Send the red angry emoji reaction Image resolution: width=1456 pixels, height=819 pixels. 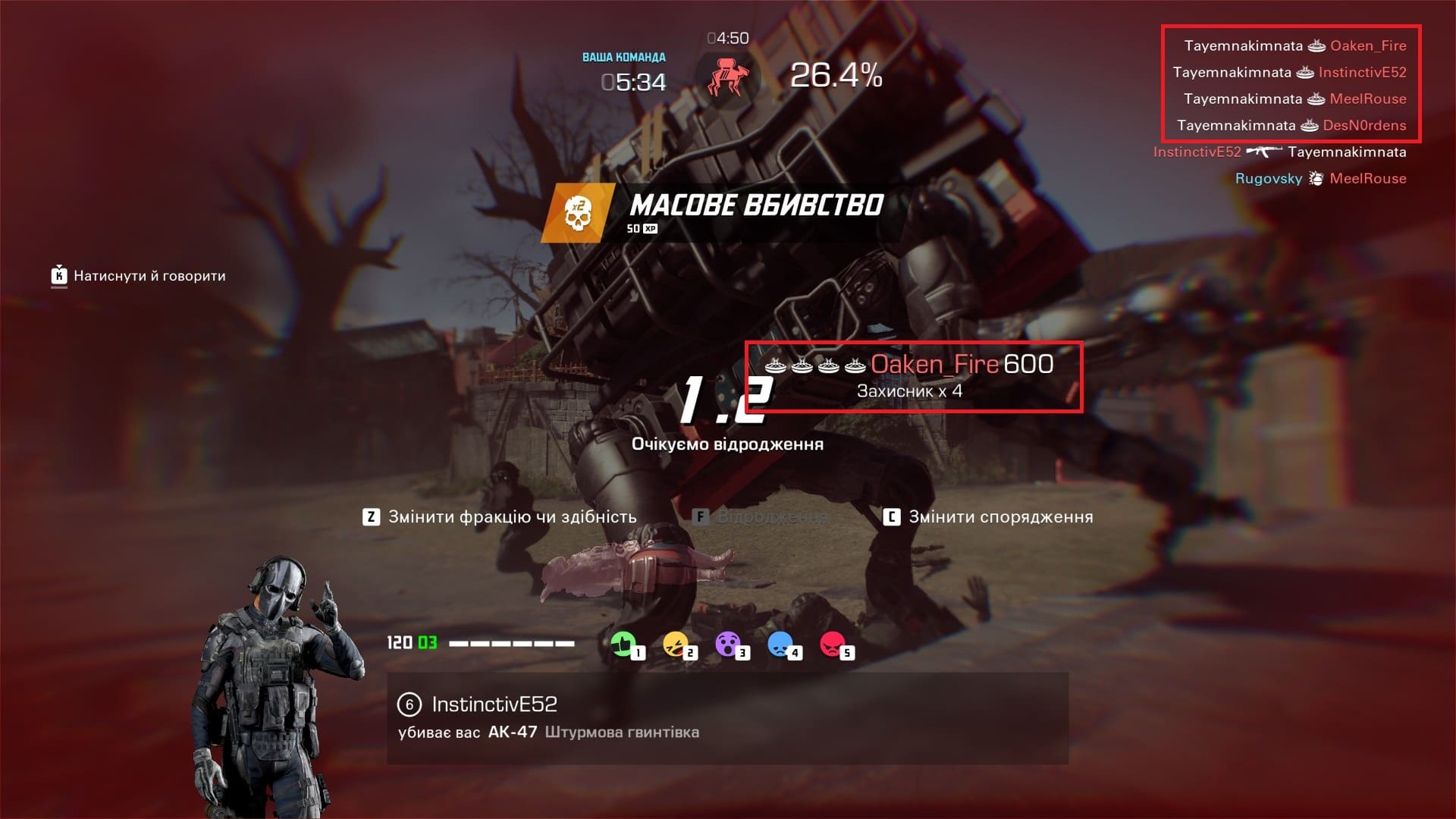(833, 645)
